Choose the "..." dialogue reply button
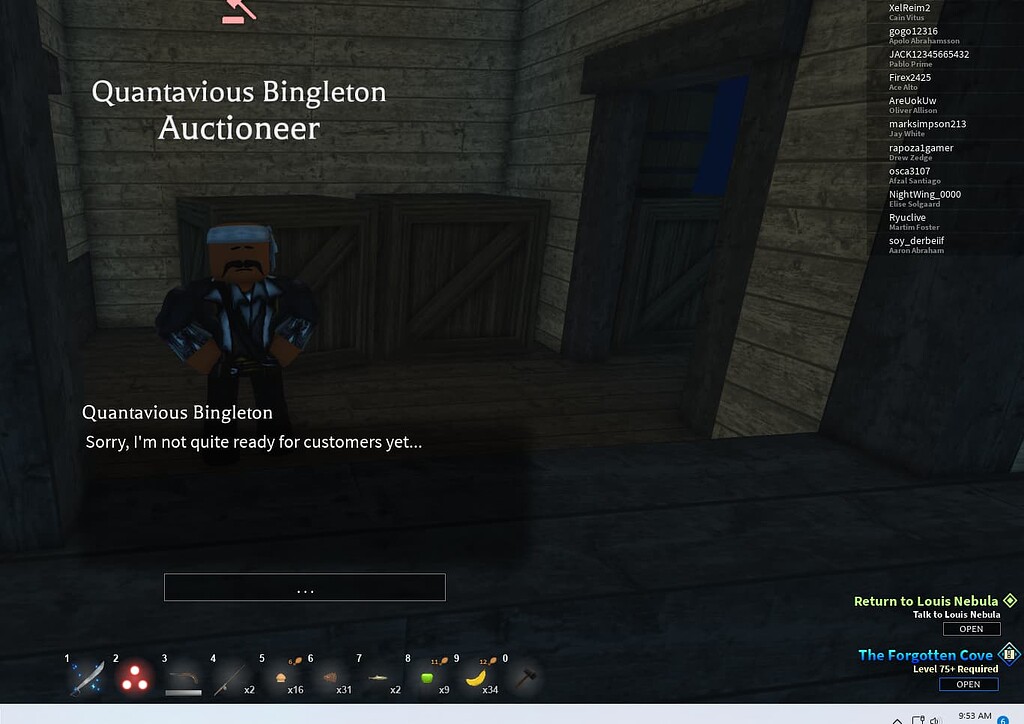The image size is (1024, 724). (x=305, y=588)
